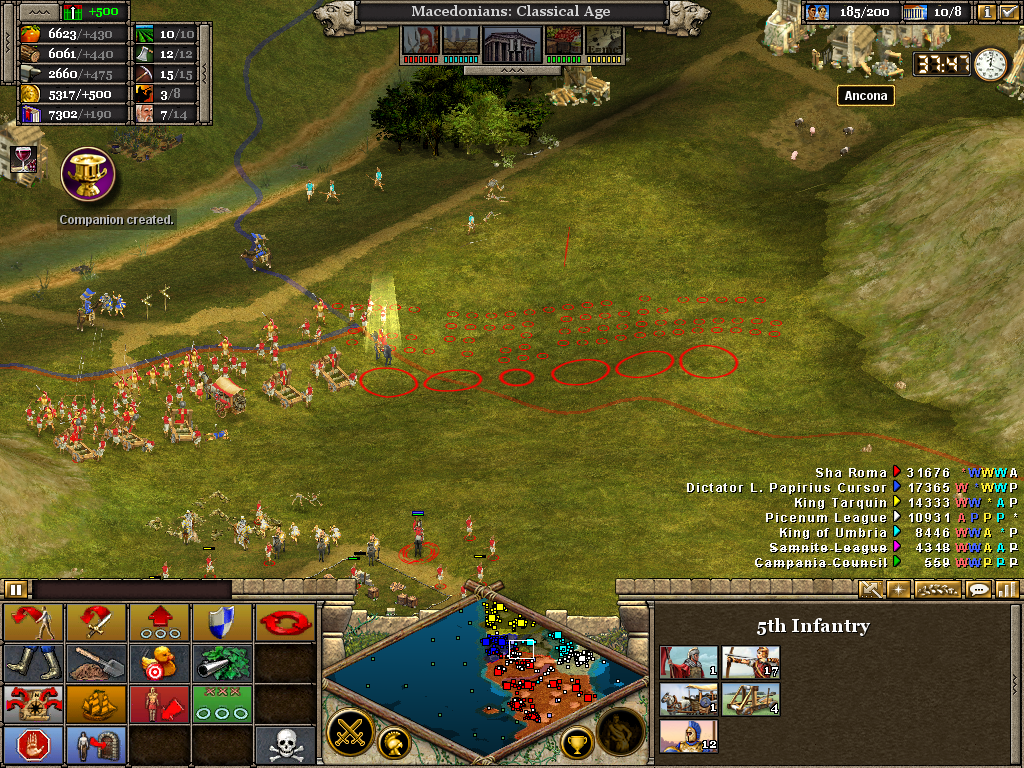The width and height of the screenshot is (1024, 768).
Task: Click the shovel entrench command
Action: coord(96,662)
